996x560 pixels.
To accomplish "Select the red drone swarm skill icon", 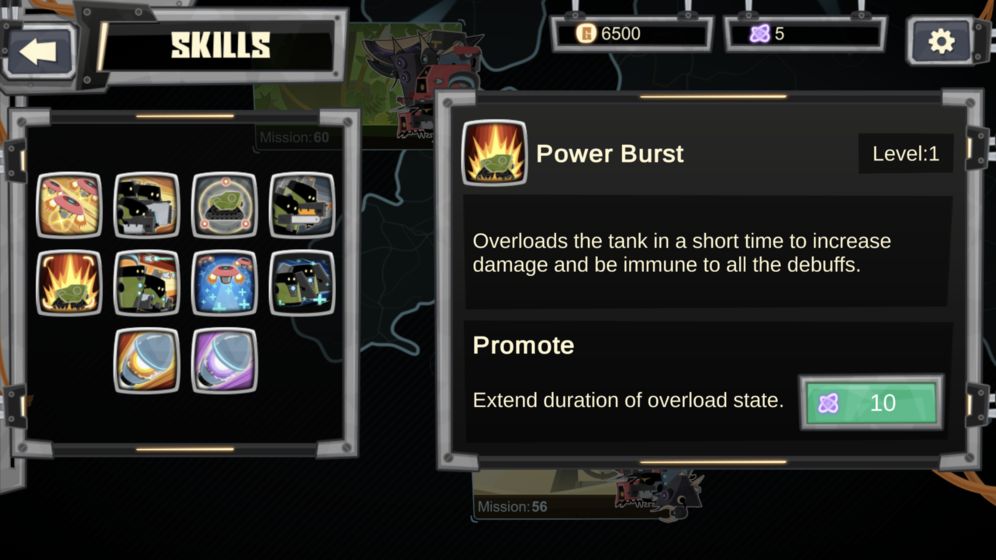I will tap(69, 205).
